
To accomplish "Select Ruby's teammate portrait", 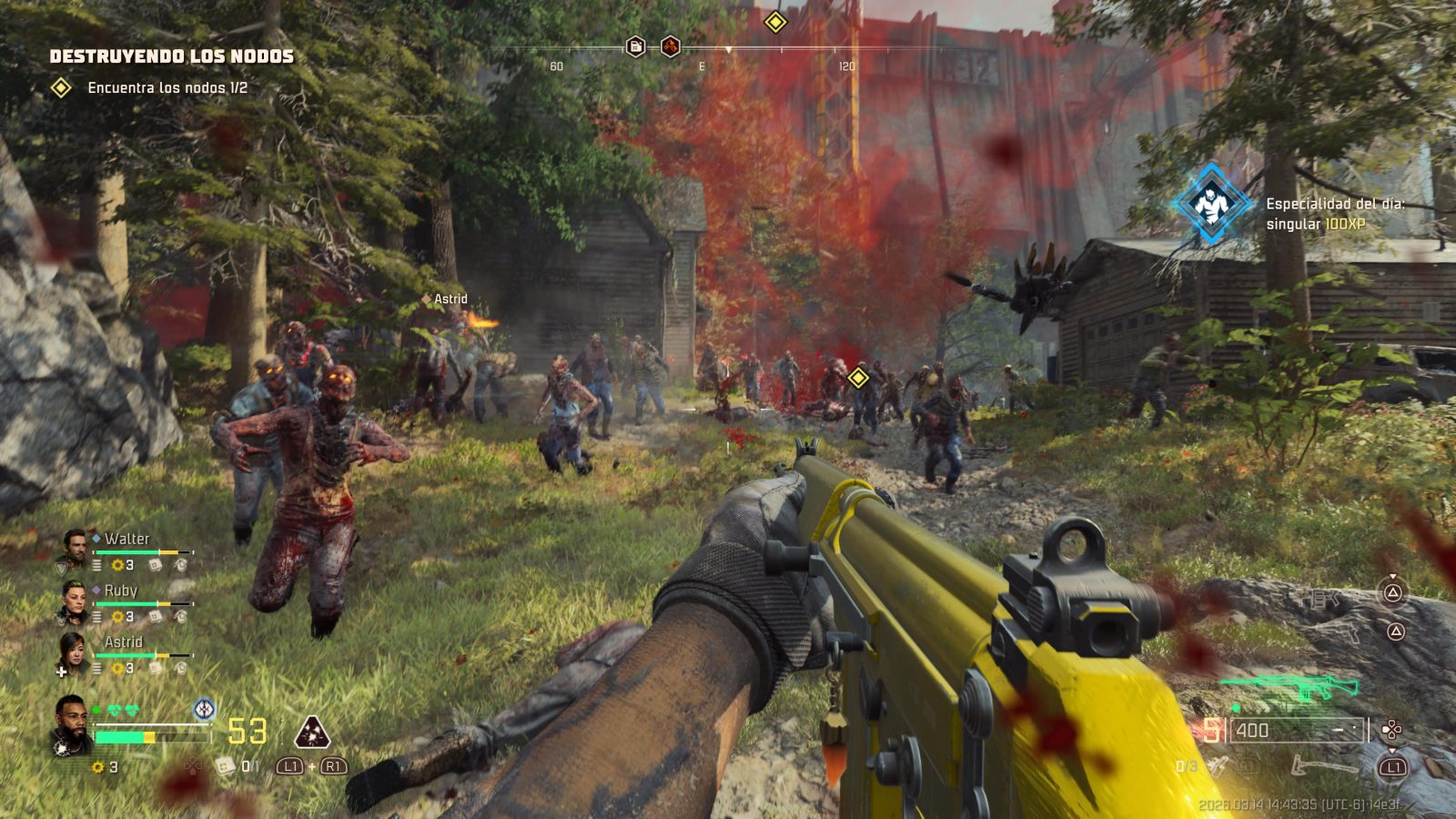I will 74,601.
